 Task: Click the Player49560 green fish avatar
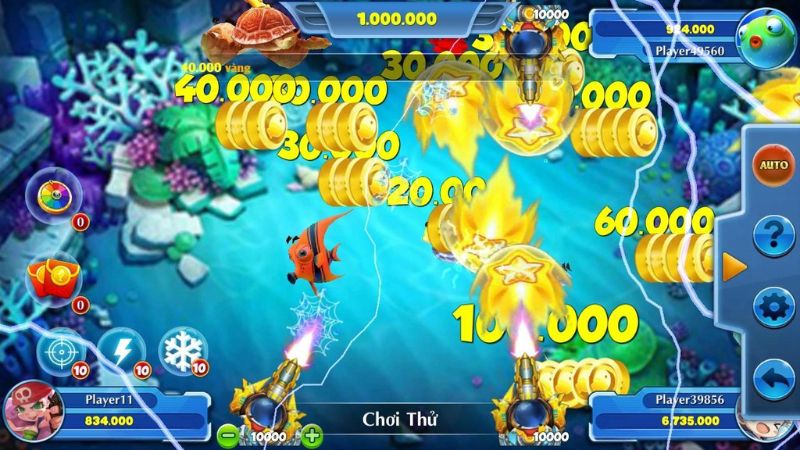(x=763, y=36)
